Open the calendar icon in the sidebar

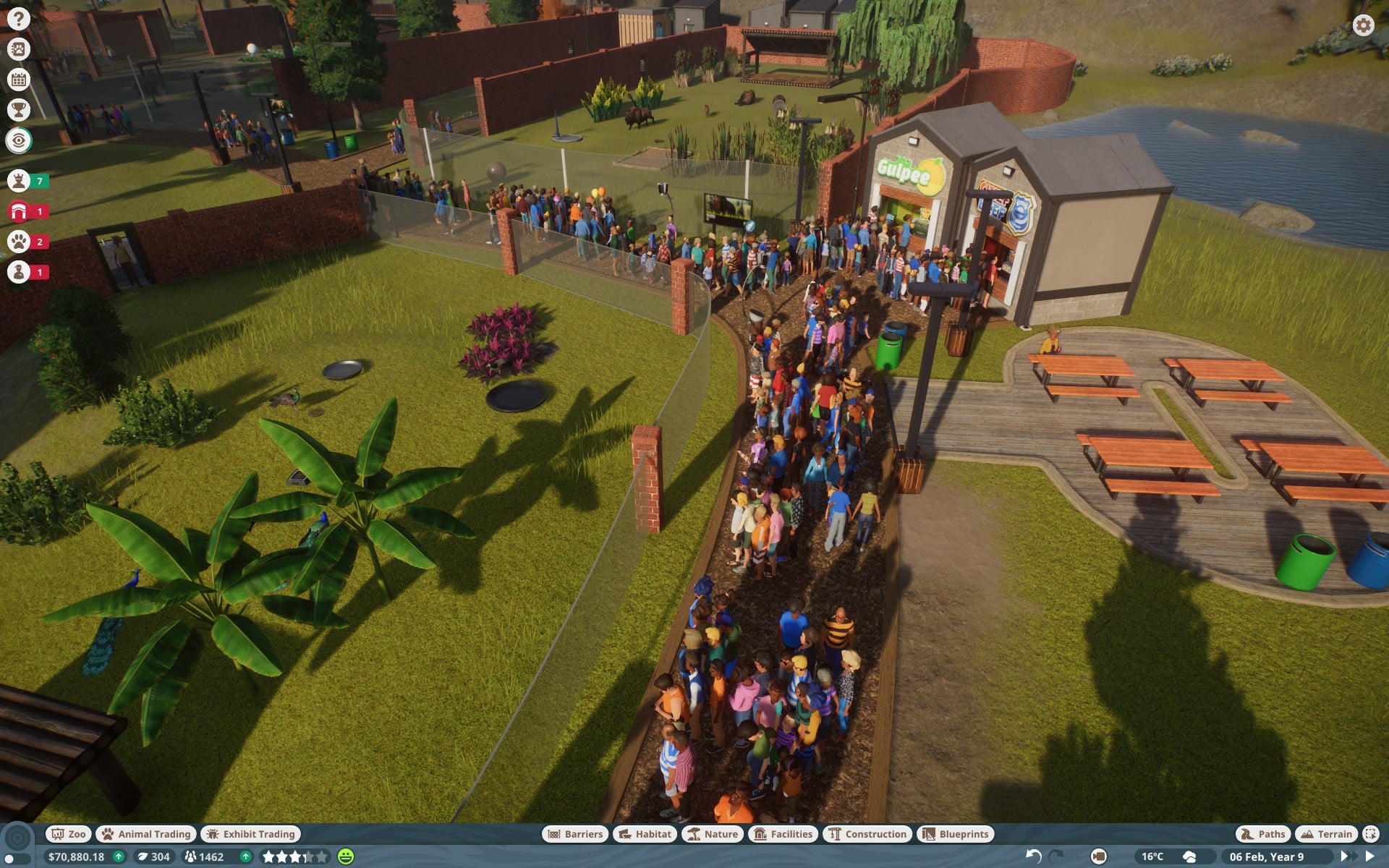[18, 80]
